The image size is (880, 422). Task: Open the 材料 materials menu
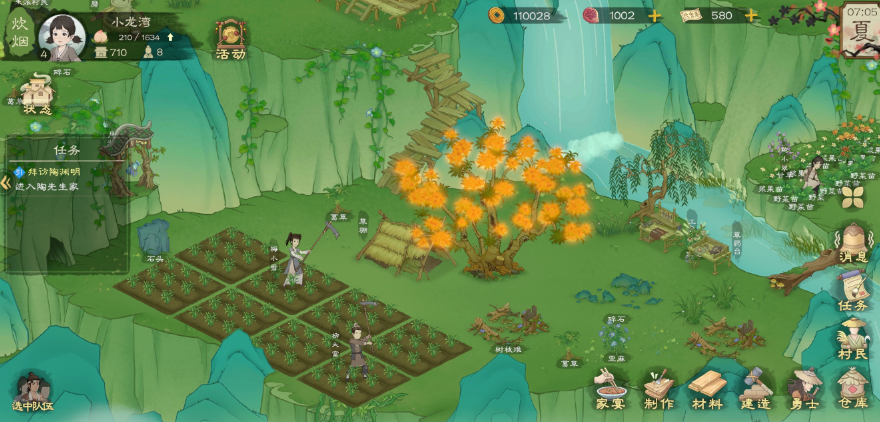(708, 389)
